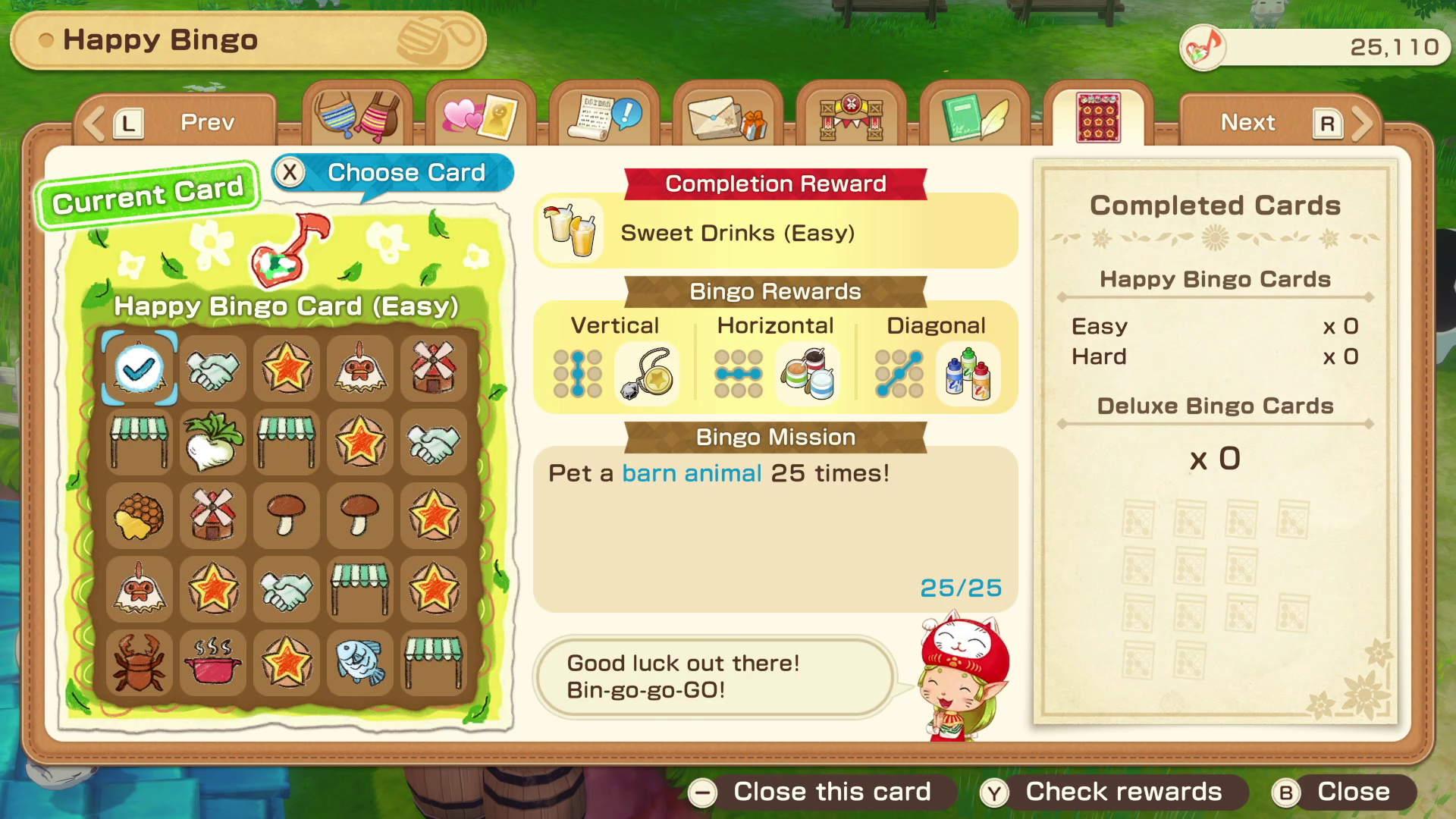Select the checkmarked completed bingo square
1456x819 pixels.
coord(139,369)
